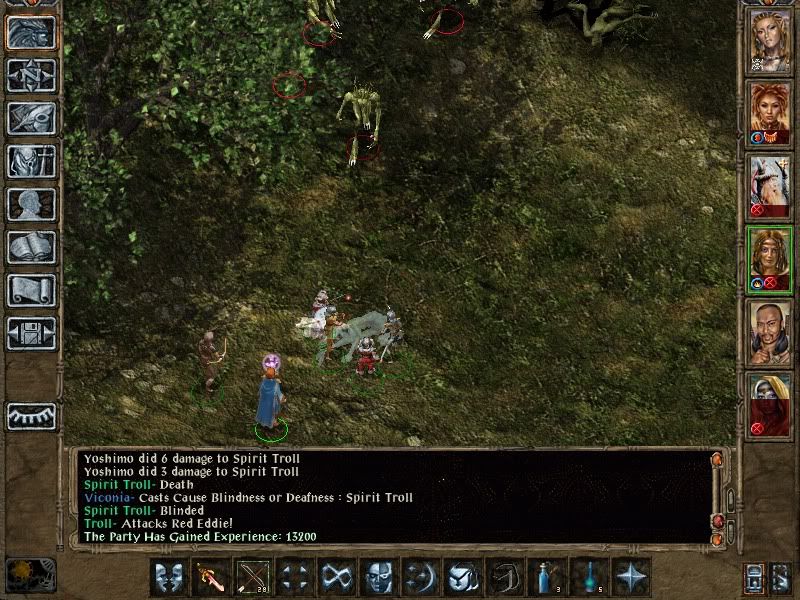Use the teal flask with count 5
This screenshot has width=800, height=600.
[x=590, y=577]
